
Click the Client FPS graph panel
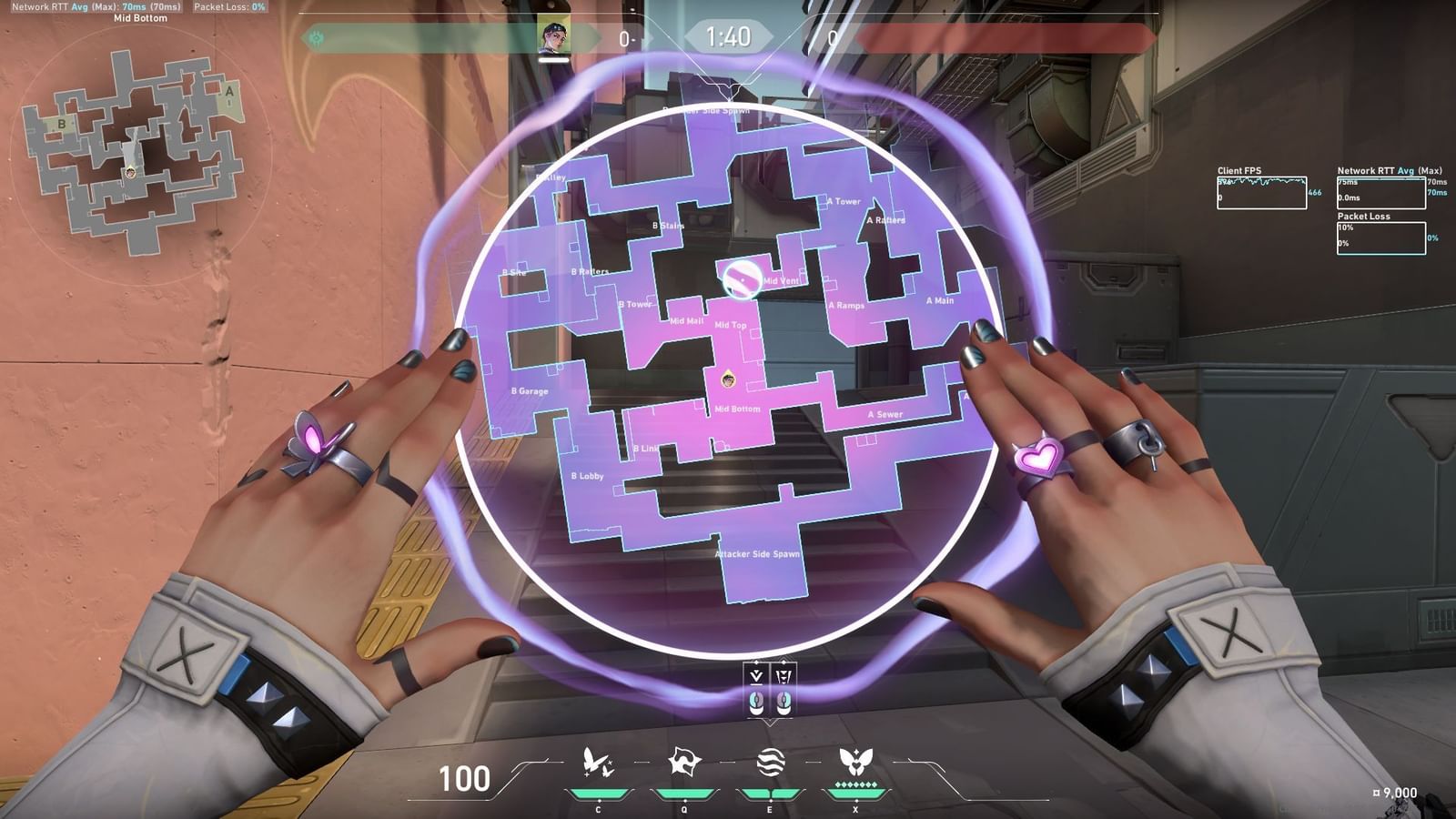coord(1260,191)
